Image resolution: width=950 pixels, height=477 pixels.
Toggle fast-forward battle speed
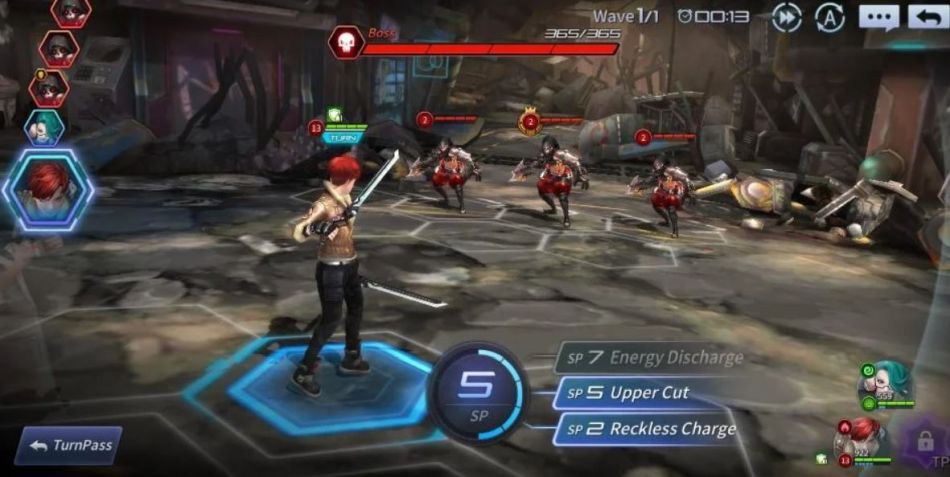click(x=787, y=17)
